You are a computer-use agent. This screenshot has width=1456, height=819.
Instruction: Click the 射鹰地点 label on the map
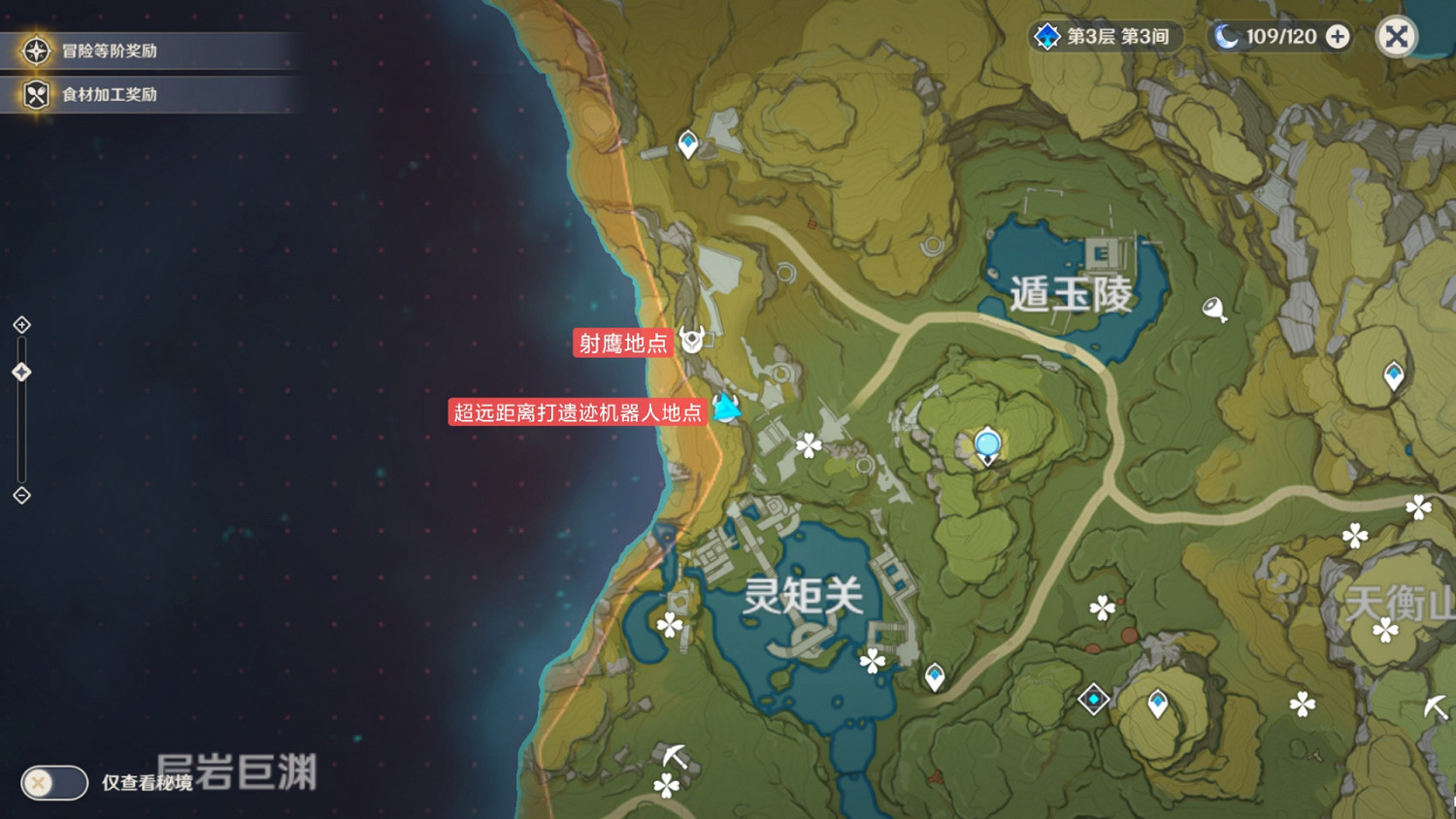pos(624,344)
